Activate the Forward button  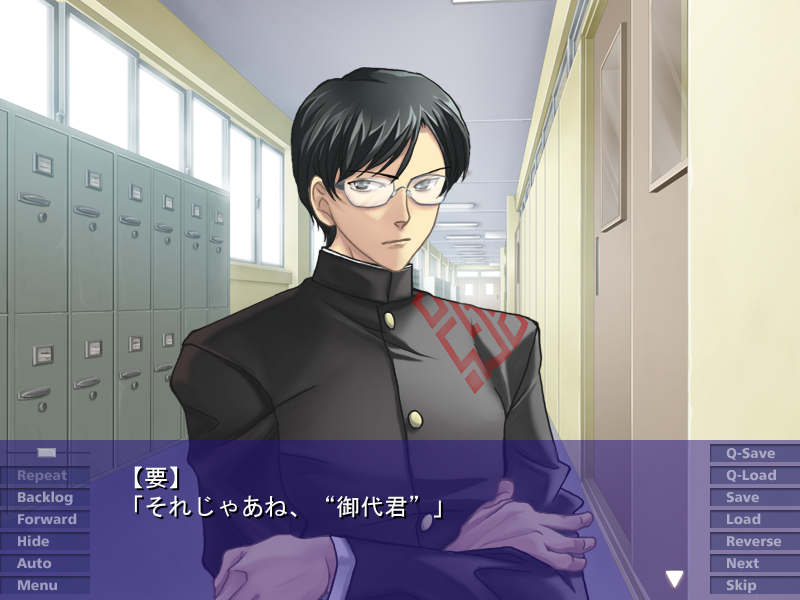click(46, 519)
